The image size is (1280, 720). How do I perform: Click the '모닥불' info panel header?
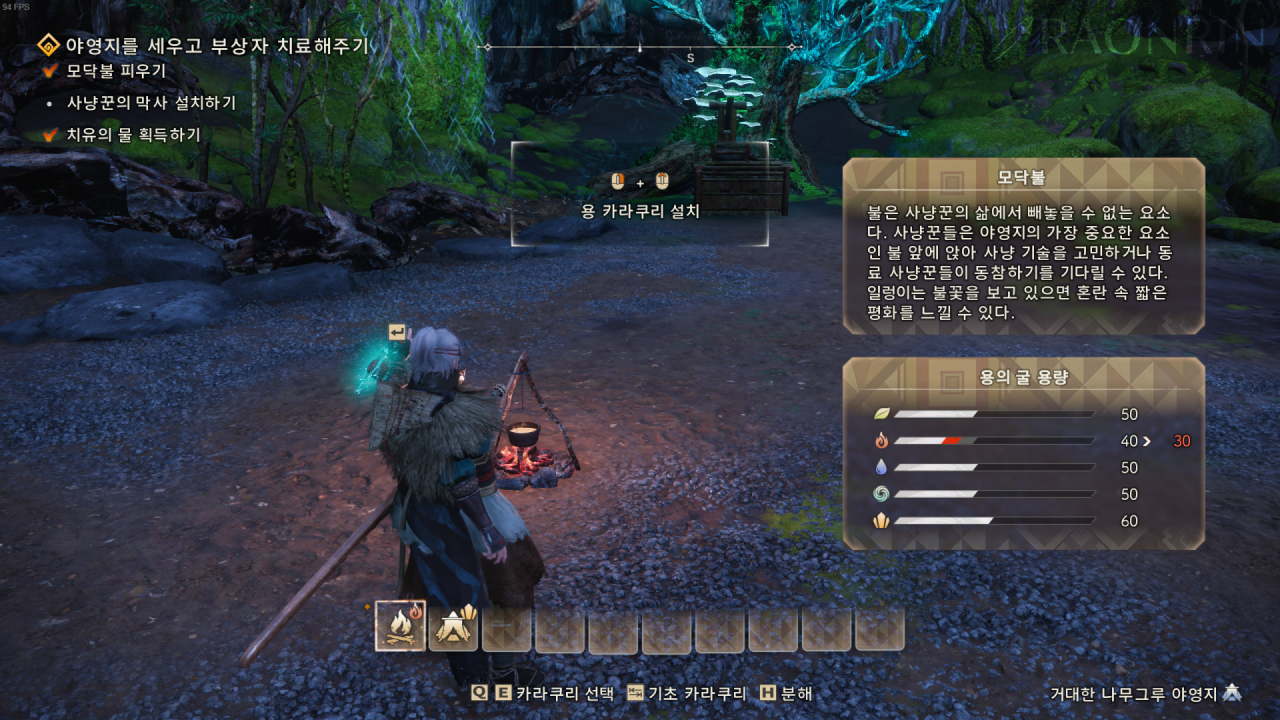(1022, 178)
